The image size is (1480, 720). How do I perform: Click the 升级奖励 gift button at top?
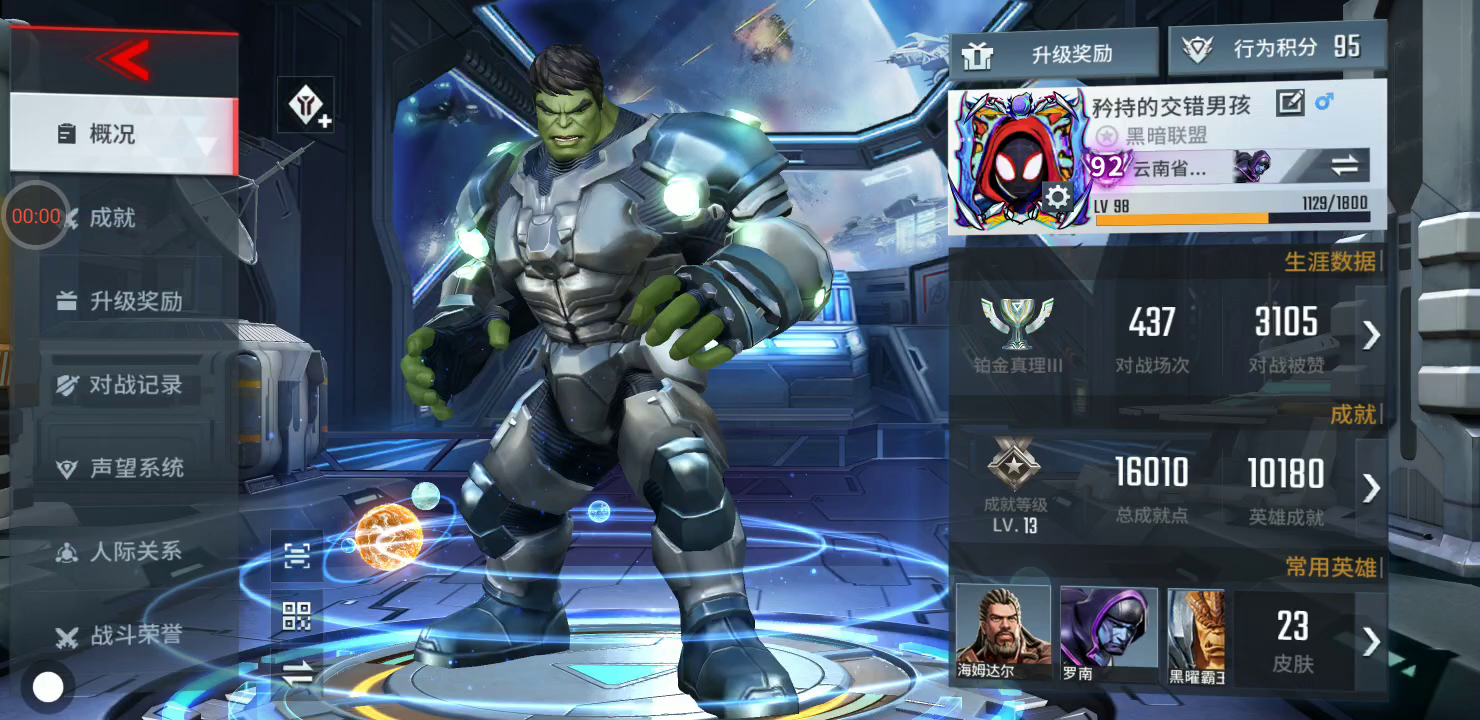[x=1053, y=54]
